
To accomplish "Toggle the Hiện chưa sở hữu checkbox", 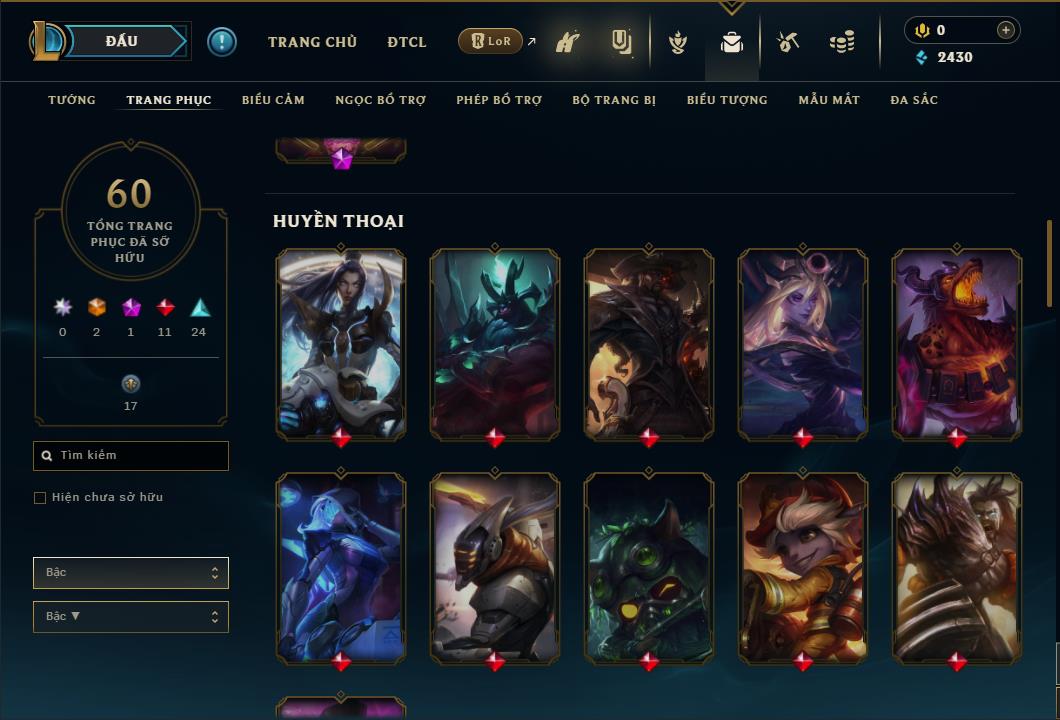I will coord(40,498).
